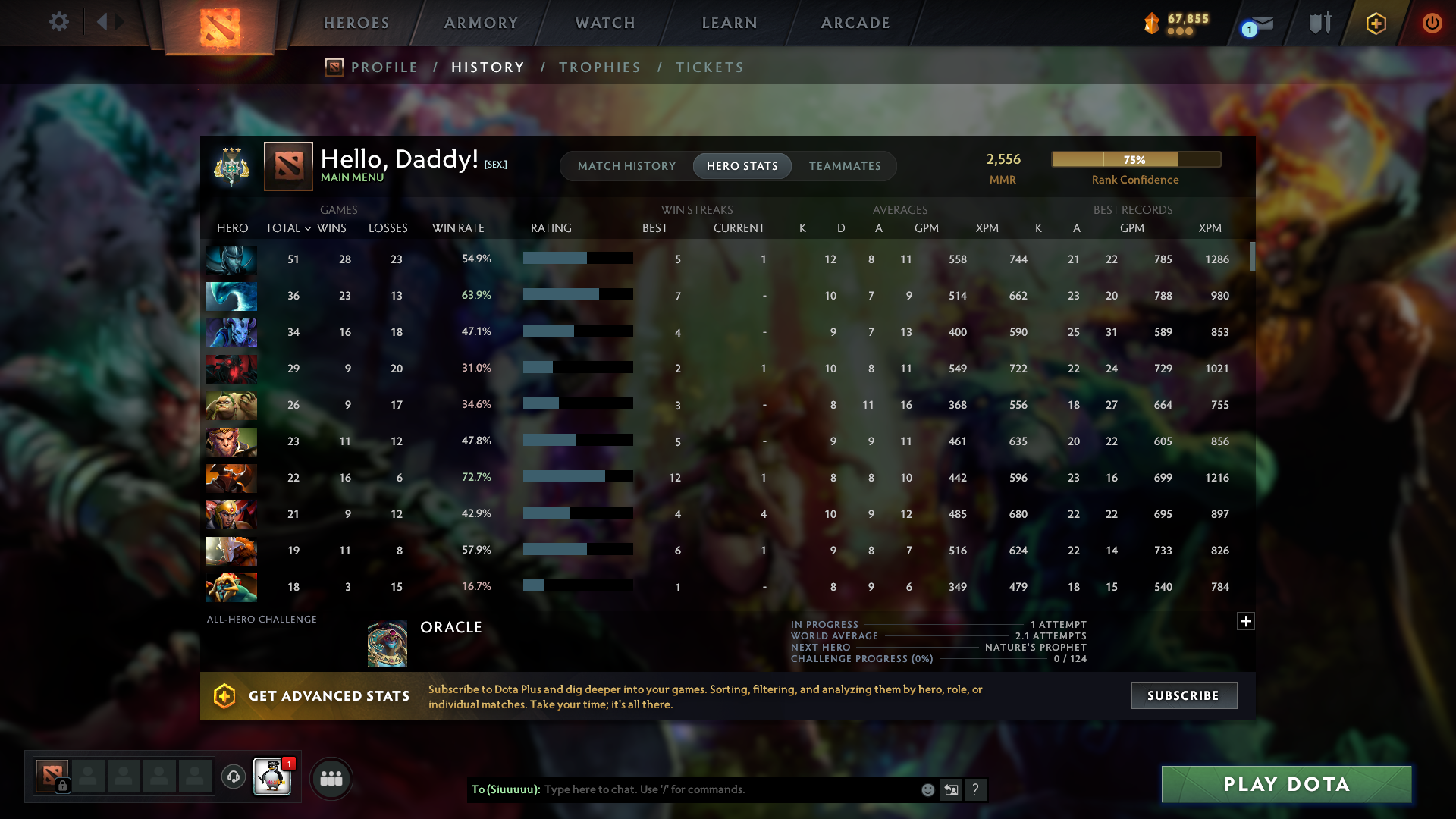Switch to the Match History view
The height and width of the screenshot is (819, 1456).
(x=626, y=165)
